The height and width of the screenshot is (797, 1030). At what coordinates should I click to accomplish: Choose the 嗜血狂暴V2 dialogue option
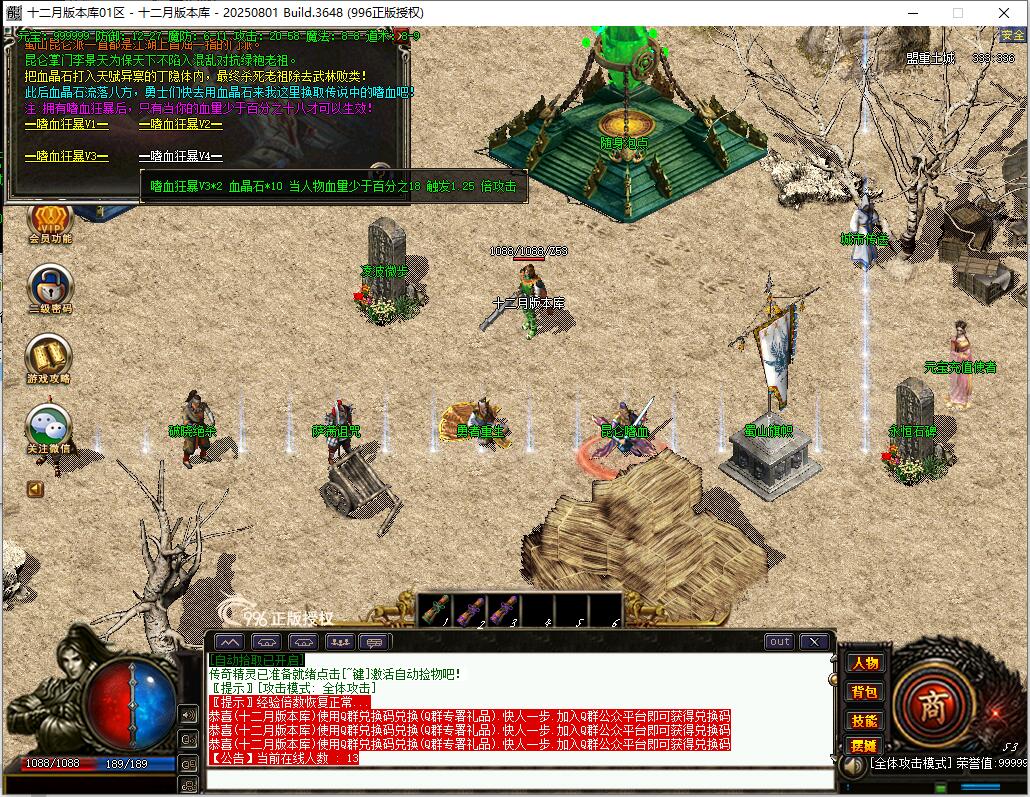(181, 125)
